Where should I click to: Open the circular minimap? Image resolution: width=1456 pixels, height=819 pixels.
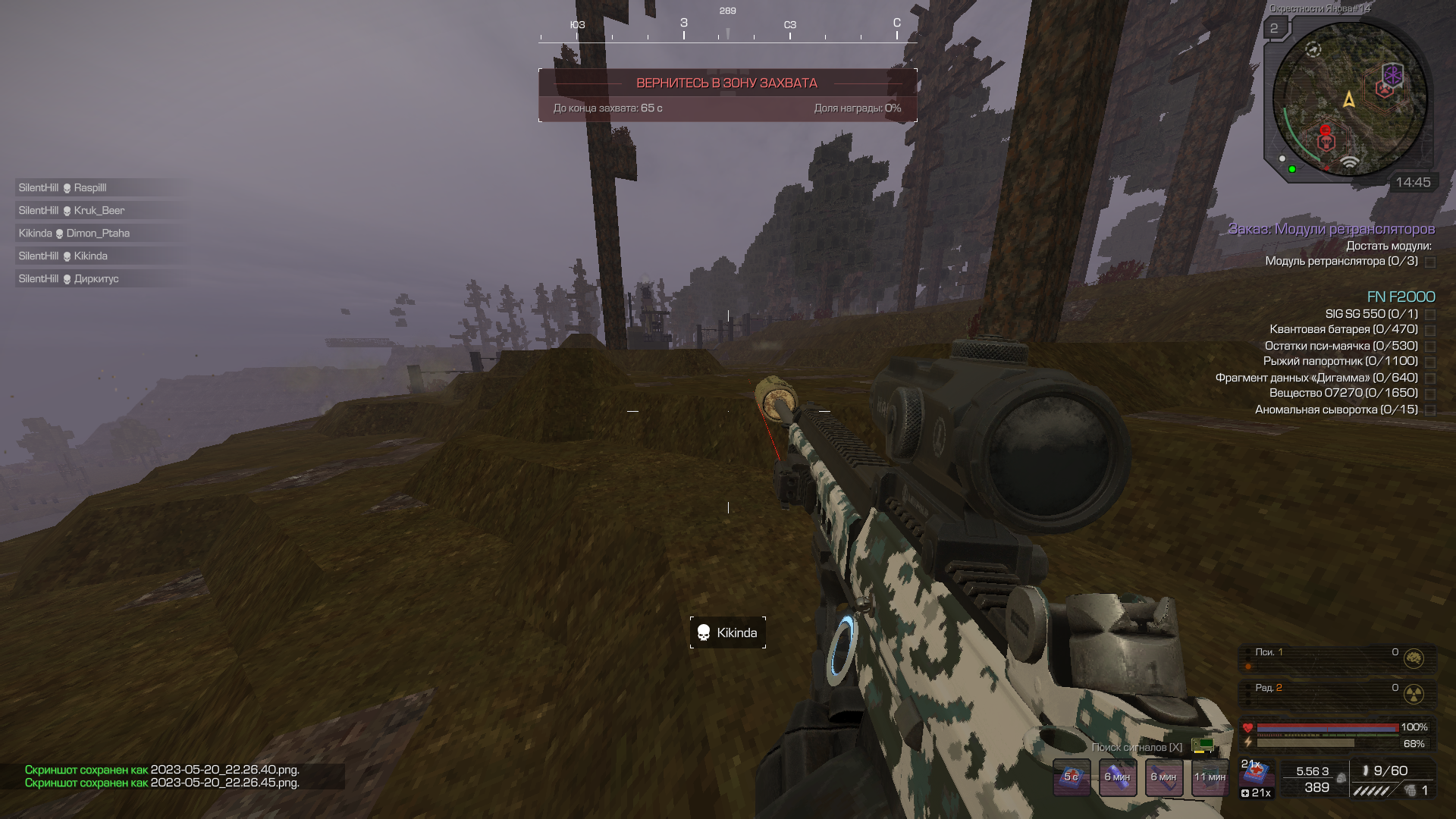click(x=1349, y=99)
